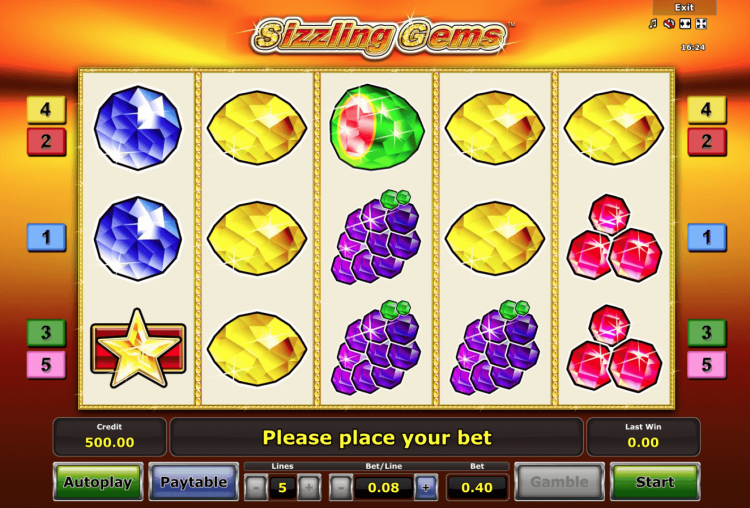Screen dimensions: 750x508
Task: Click the greyed Gamble button
Action: click(x=559, y=482)
